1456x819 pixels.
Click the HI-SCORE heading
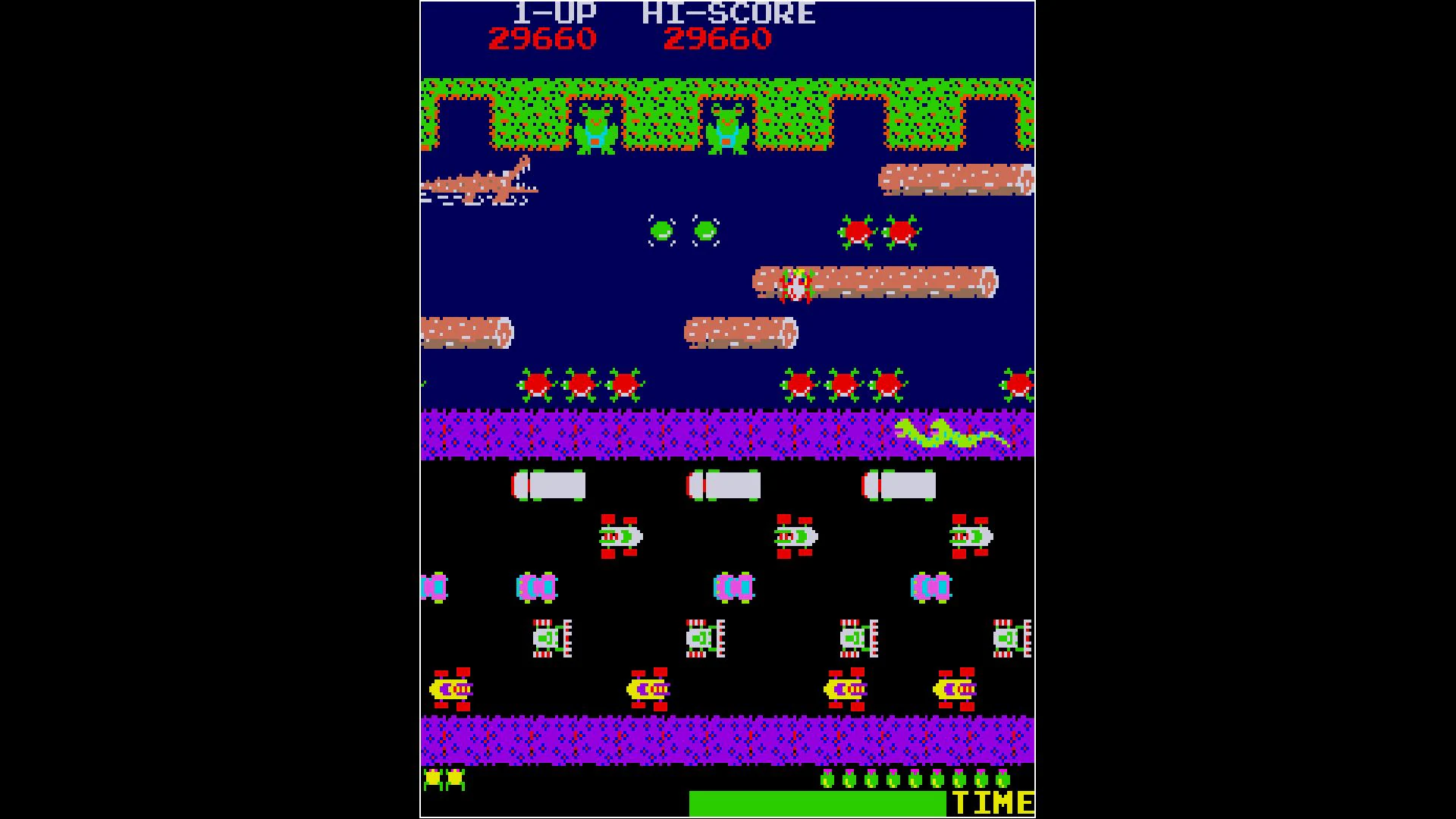pos(728,11)
